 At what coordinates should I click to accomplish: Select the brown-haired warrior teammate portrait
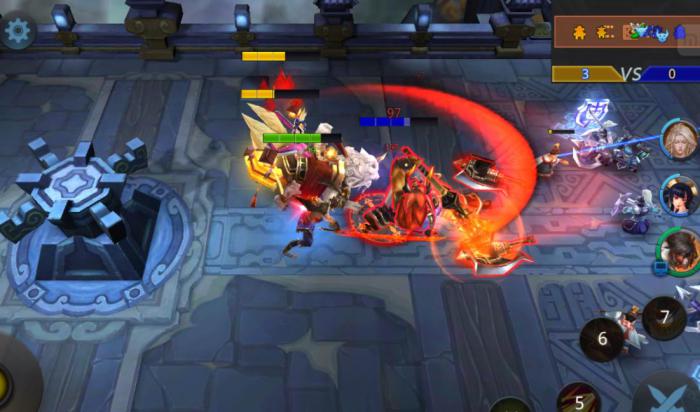(679, 250)
